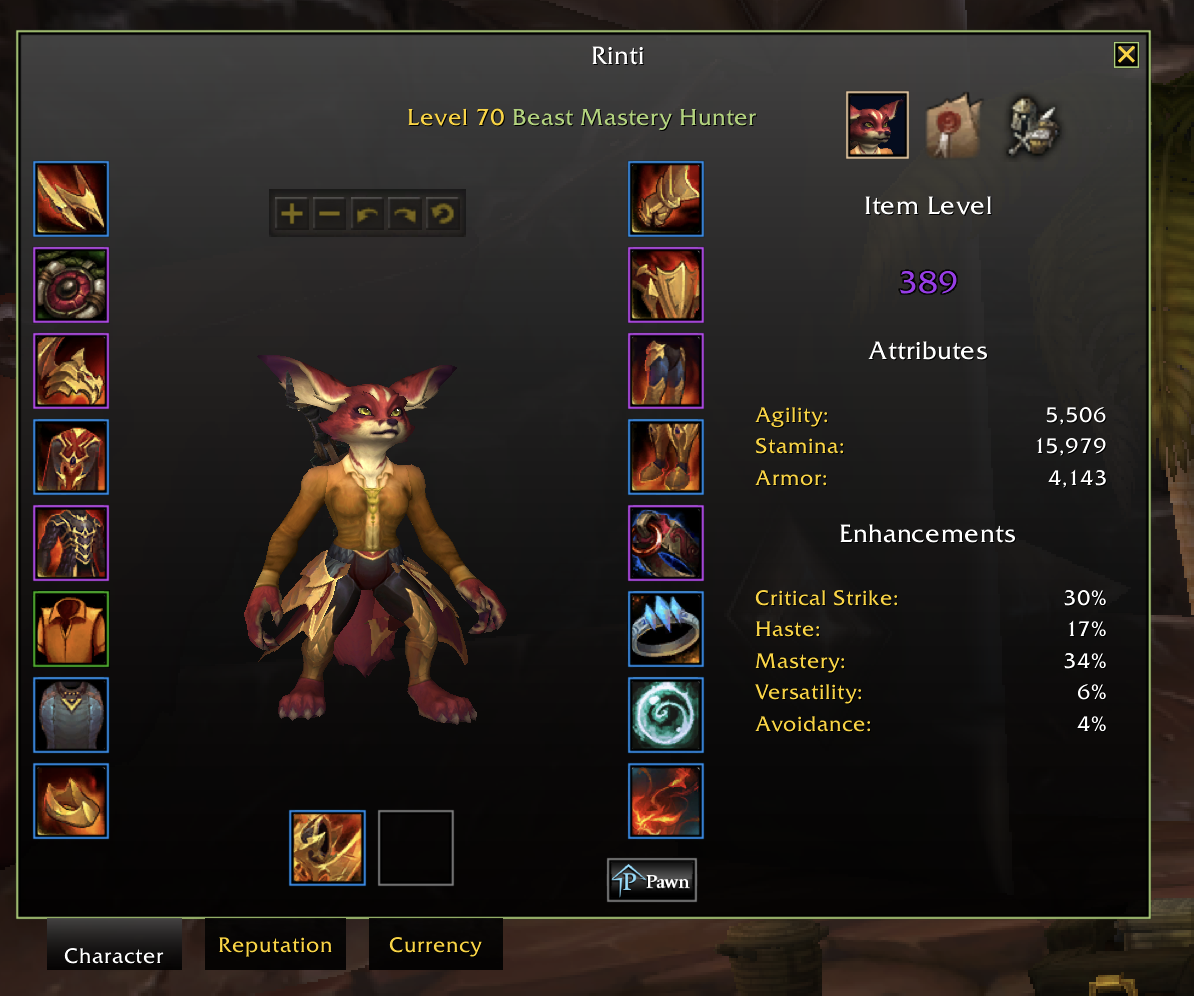
Task: Click the crystal ring equipment slot
Action: coord(666,629)
